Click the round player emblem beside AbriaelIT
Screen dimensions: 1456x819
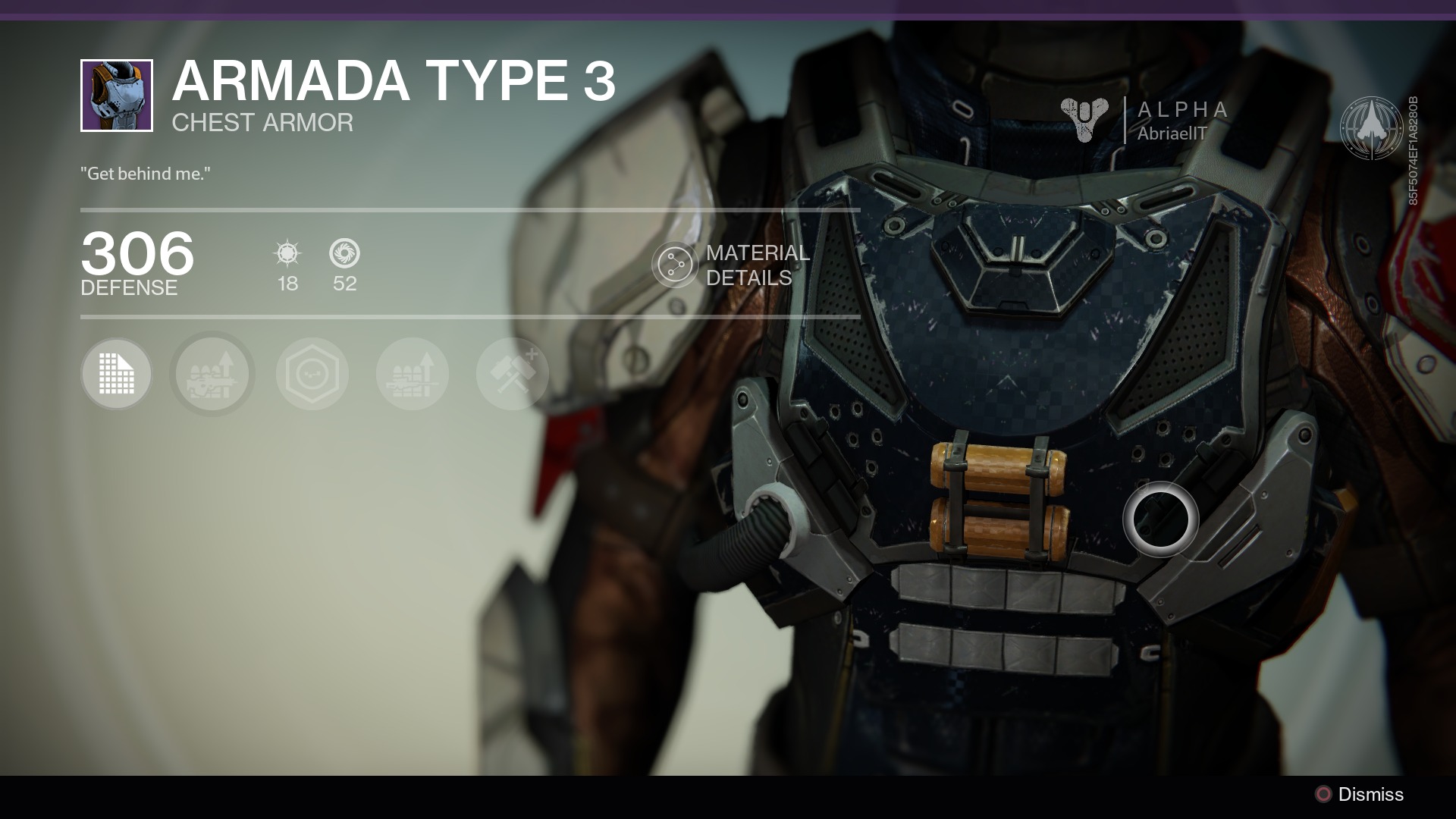click(x=1370, y=127)
